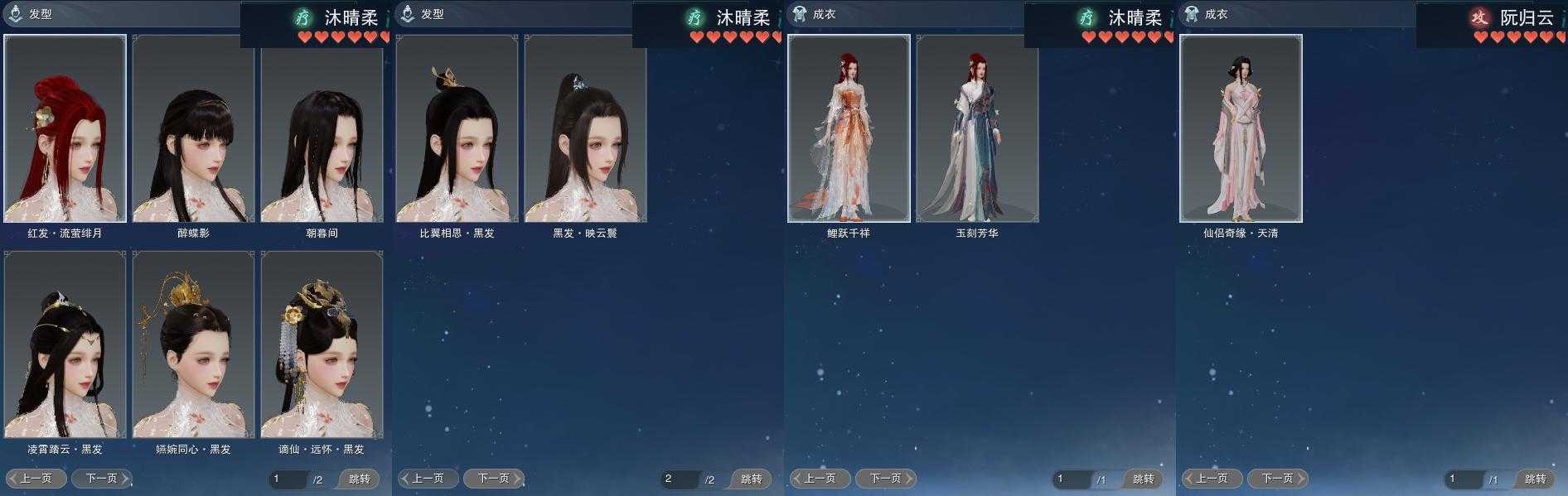Select the 谪仙·远怀·黑发 hairstyle
This screenshot has height=496, width=1568.
(x=322, y=344)
